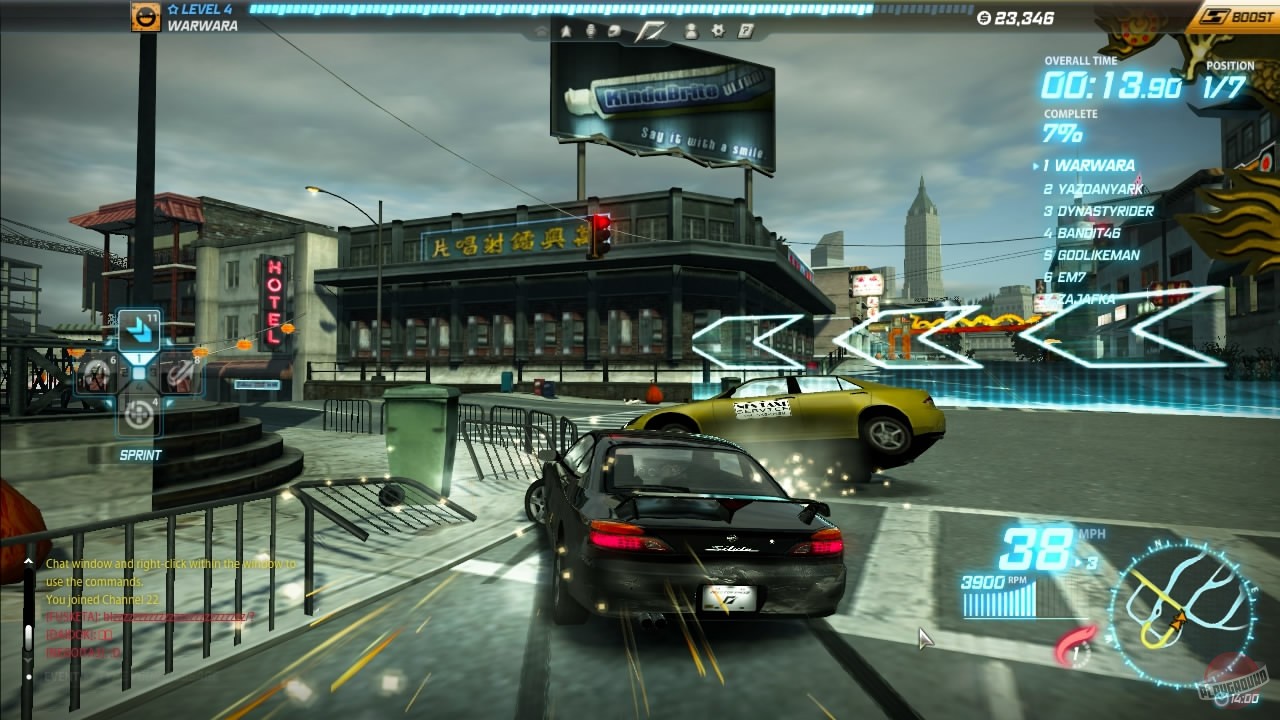The image size is (1280, 720).
Task: Activate the blue Nitrous power-up with 11 charges
Action: (139, 332)
